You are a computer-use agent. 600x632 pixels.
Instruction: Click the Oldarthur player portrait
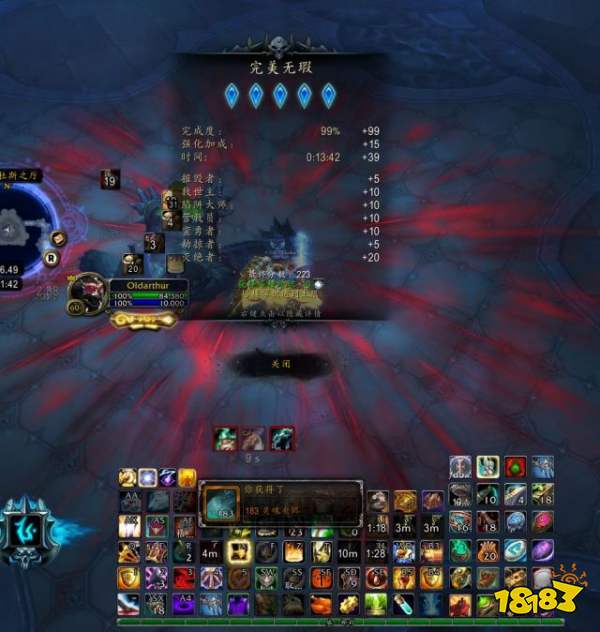tap(88, 291)
